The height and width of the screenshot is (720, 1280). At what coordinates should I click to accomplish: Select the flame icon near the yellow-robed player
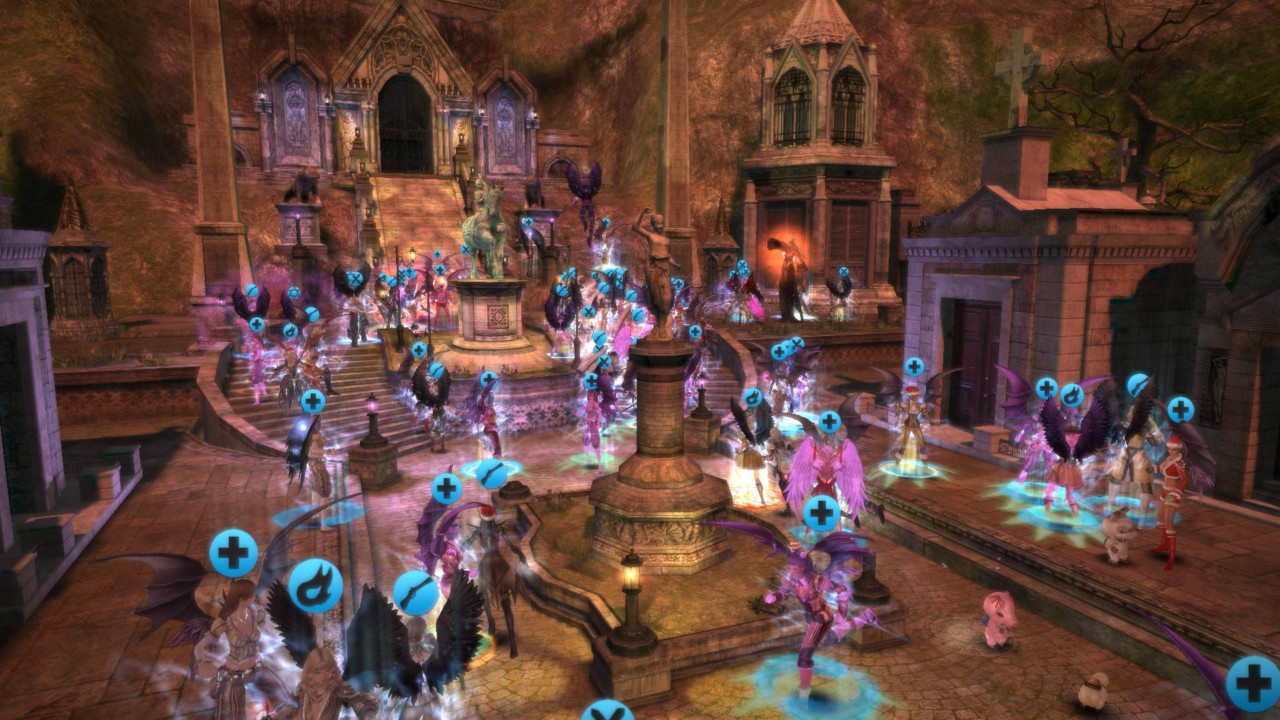coord(753,397)
